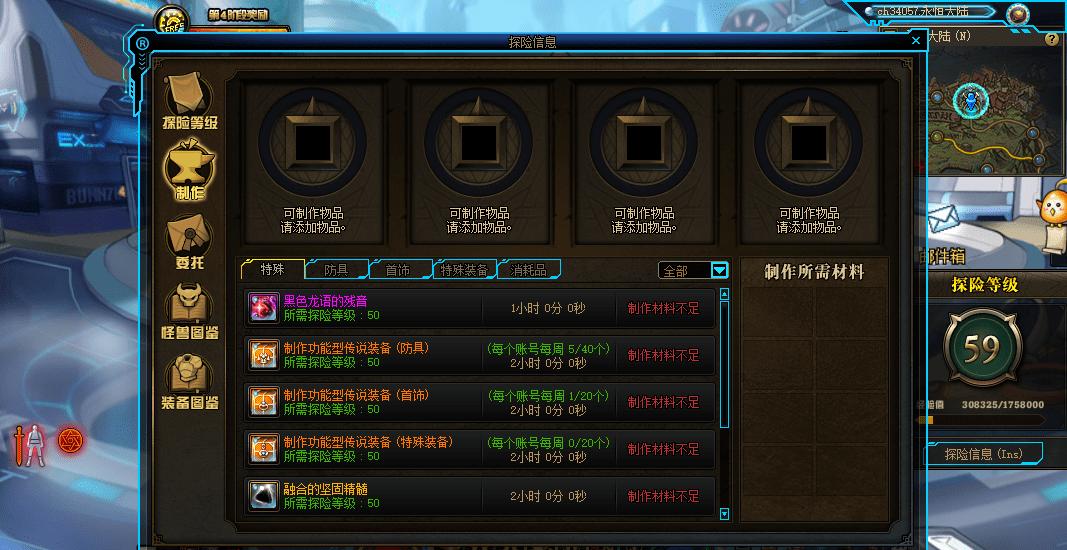Switch to the 防具 tab
The height and width of the screenshot is (550, 1067).
[x=336, y=270]
